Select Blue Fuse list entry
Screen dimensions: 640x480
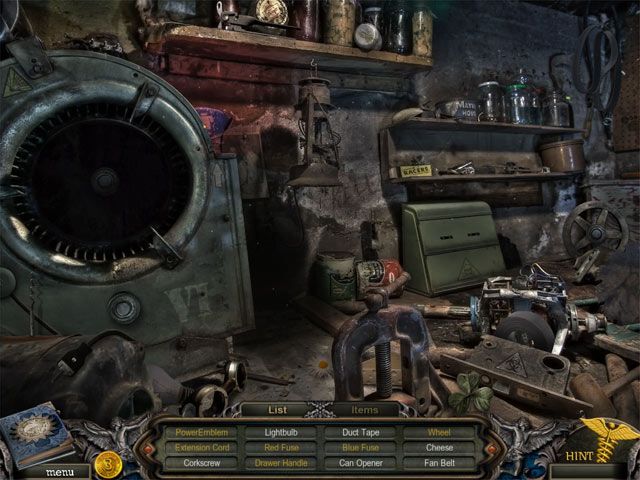pos(361,447)
